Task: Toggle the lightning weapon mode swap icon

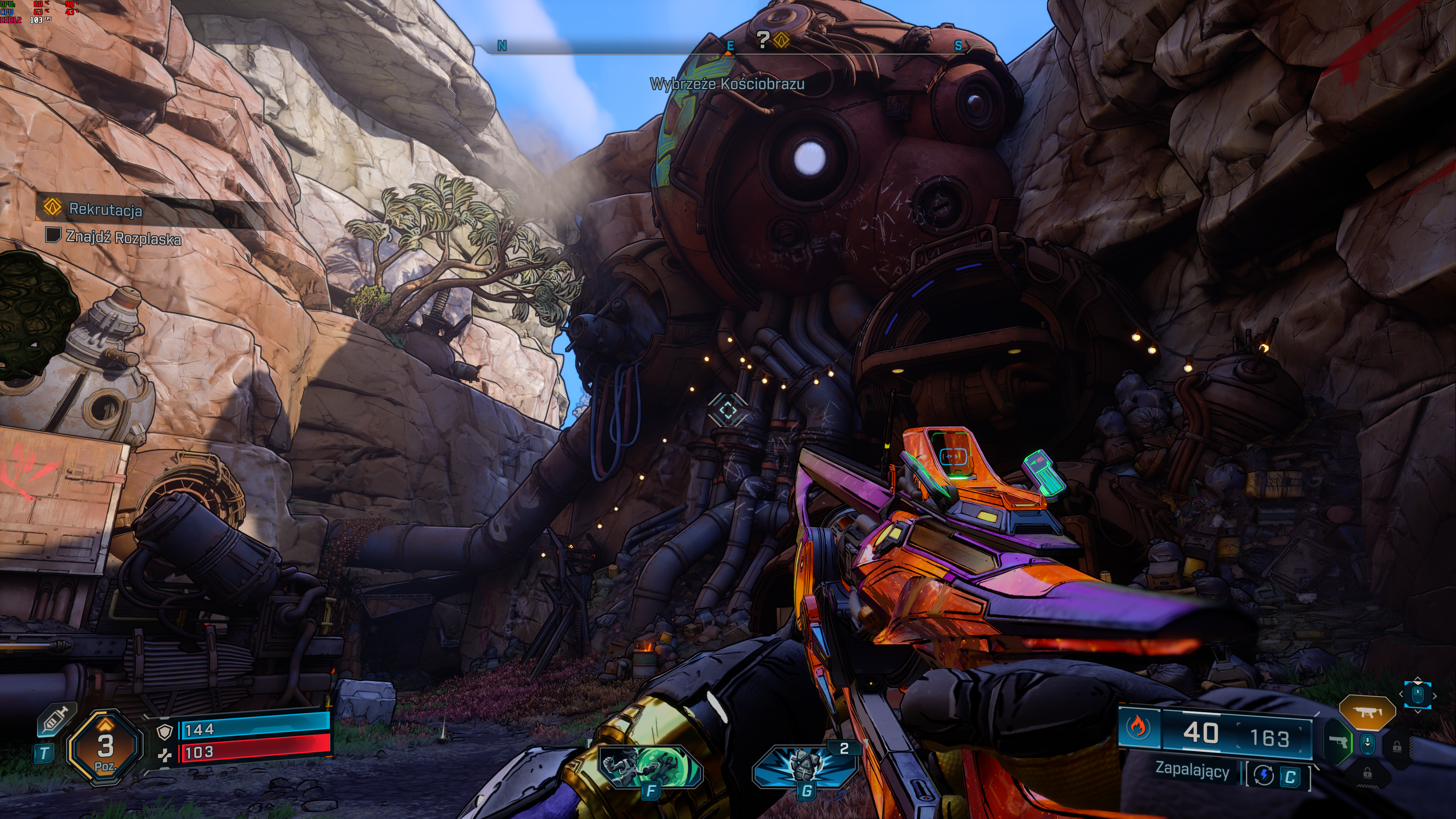Action: (x=1264, y=775)
